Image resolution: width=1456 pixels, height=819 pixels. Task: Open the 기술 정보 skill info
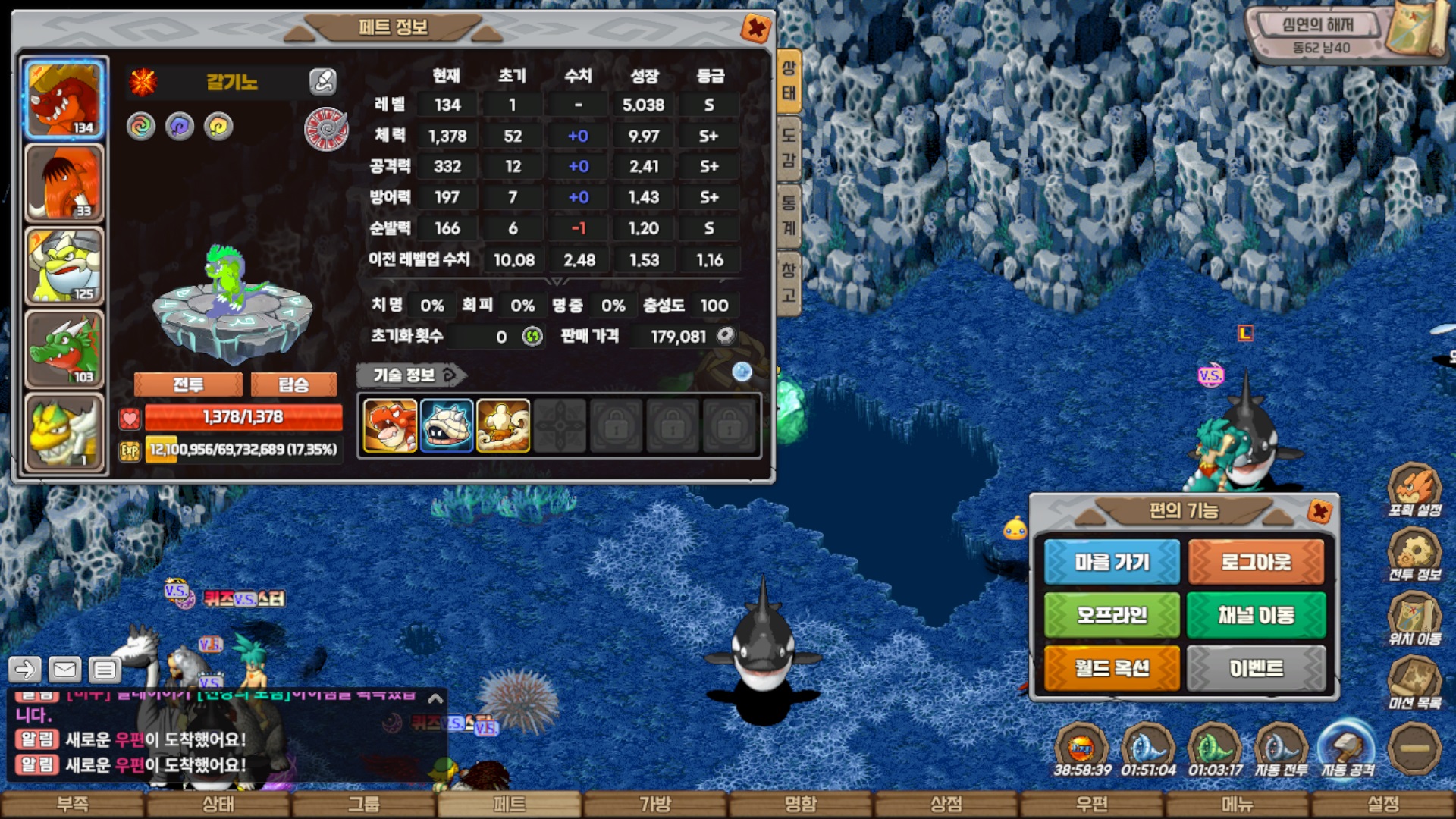[410, 375]
